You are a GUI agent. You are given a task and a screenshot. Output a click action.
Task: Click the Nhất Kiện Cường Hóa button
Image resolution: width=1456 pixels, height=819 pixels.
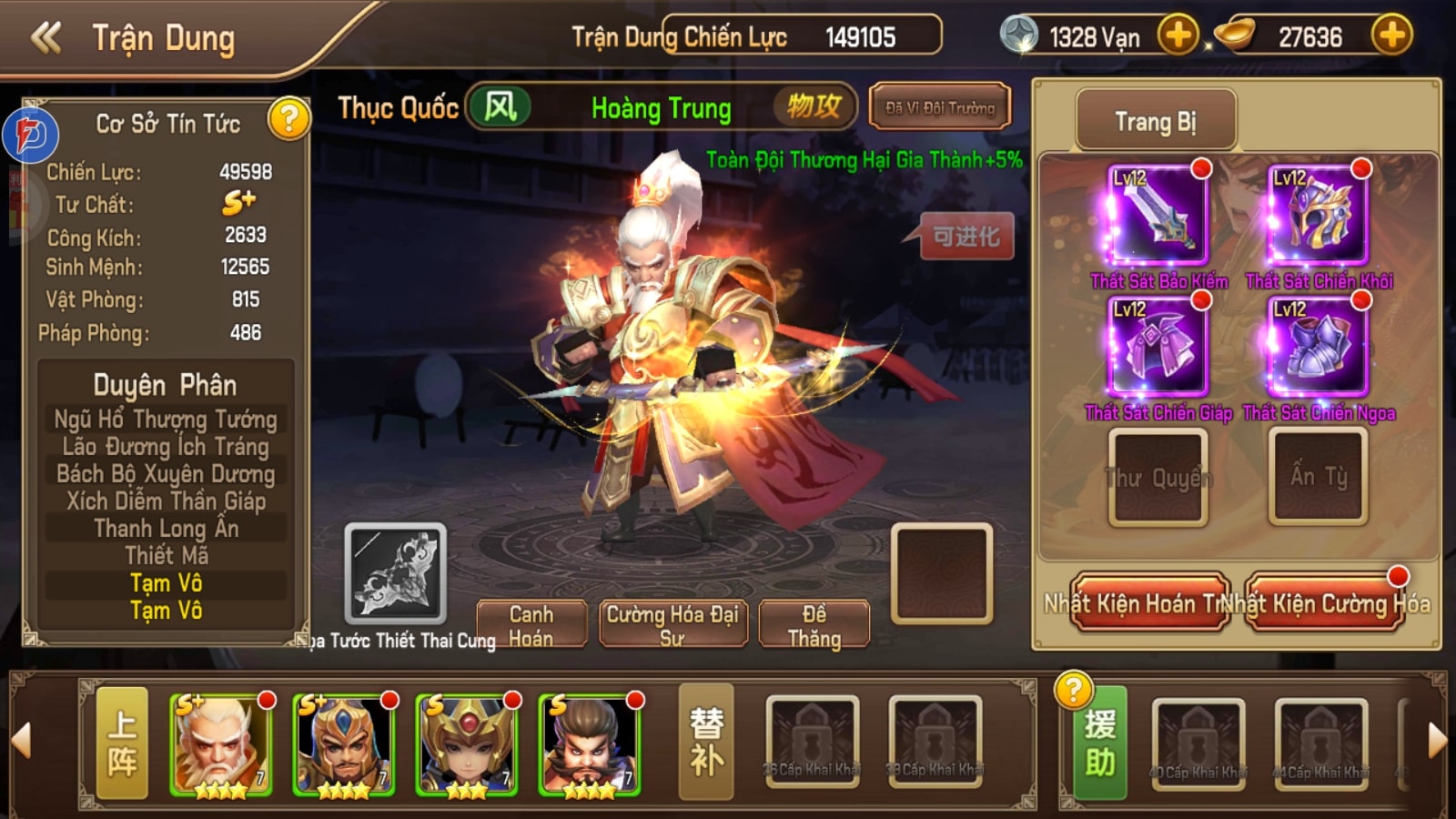point(1326,603)
